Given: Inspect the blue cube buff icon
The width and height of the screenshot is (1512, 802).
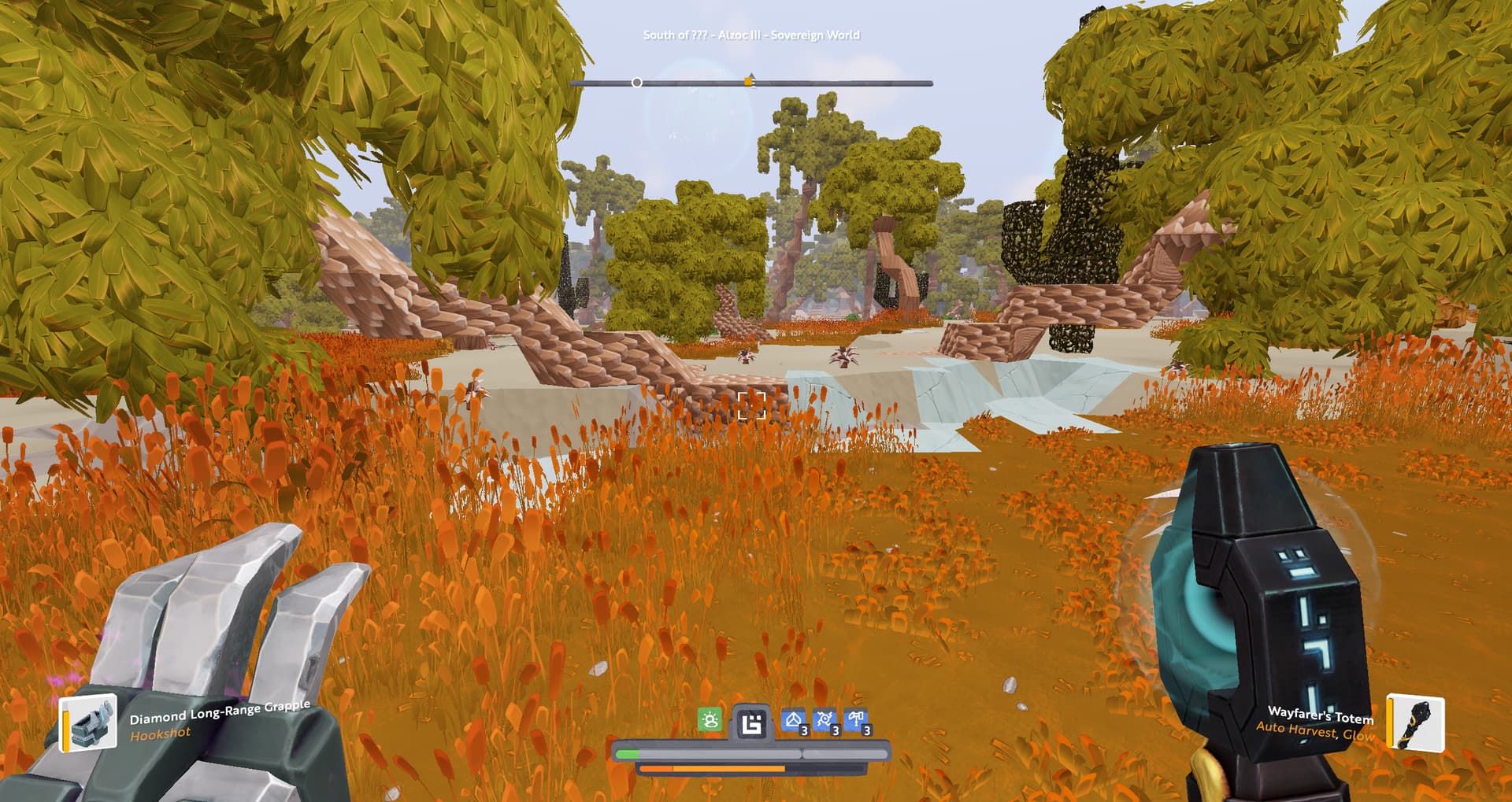Looking at the screenshot, I should pos(794,721).
